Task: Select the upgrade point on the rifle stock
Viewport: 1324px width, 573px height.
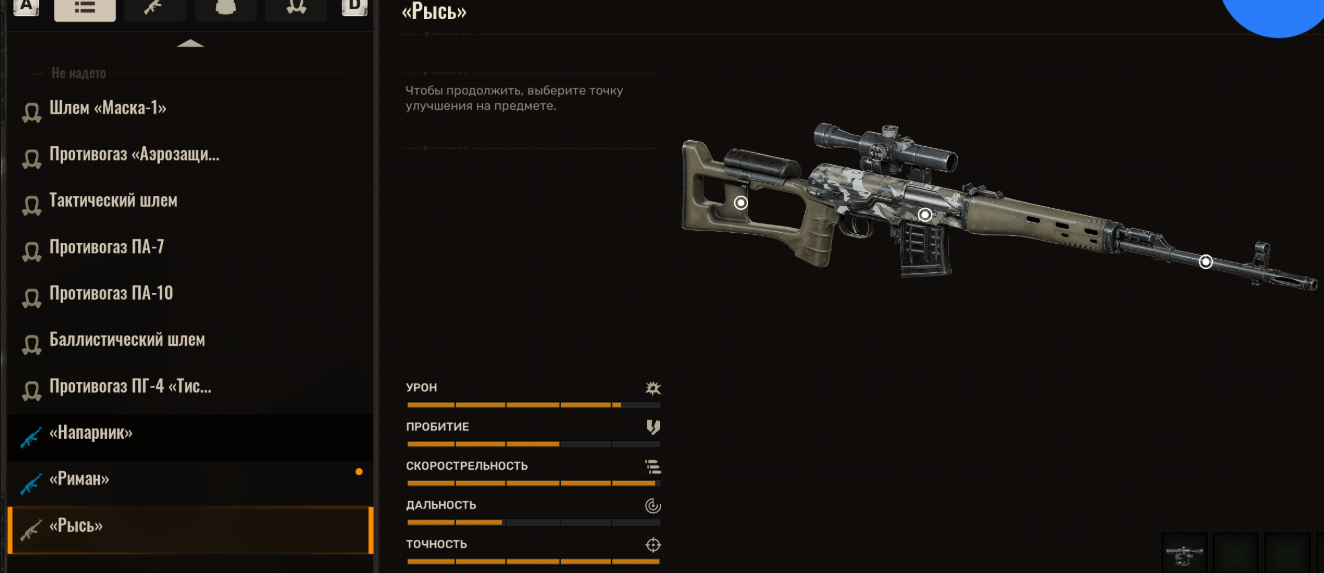Action: [741, 202]
